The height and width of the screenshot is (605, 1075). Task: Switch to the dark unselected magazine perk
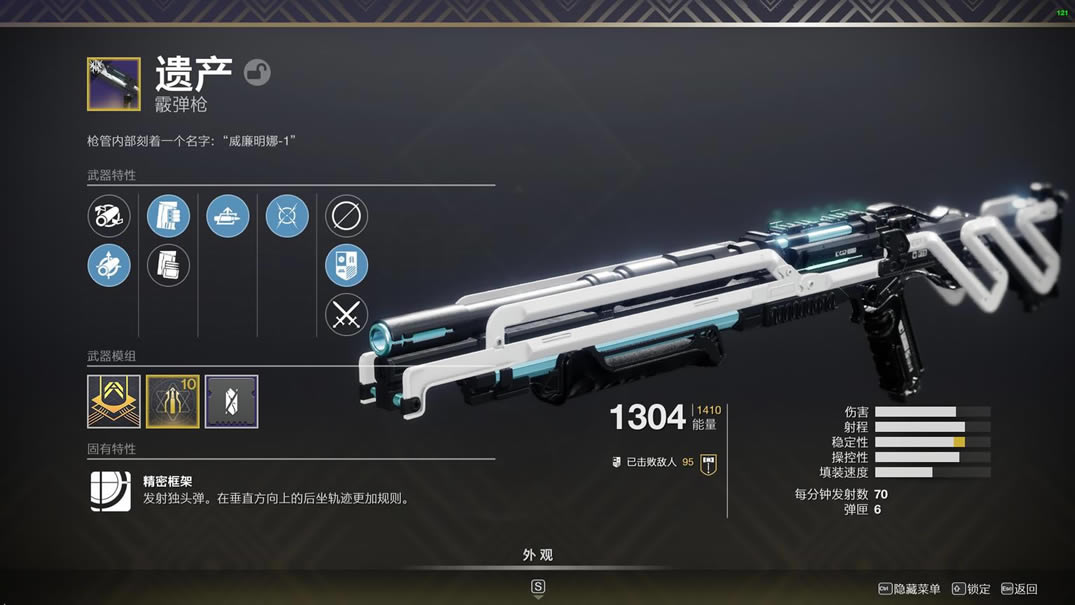168,266
